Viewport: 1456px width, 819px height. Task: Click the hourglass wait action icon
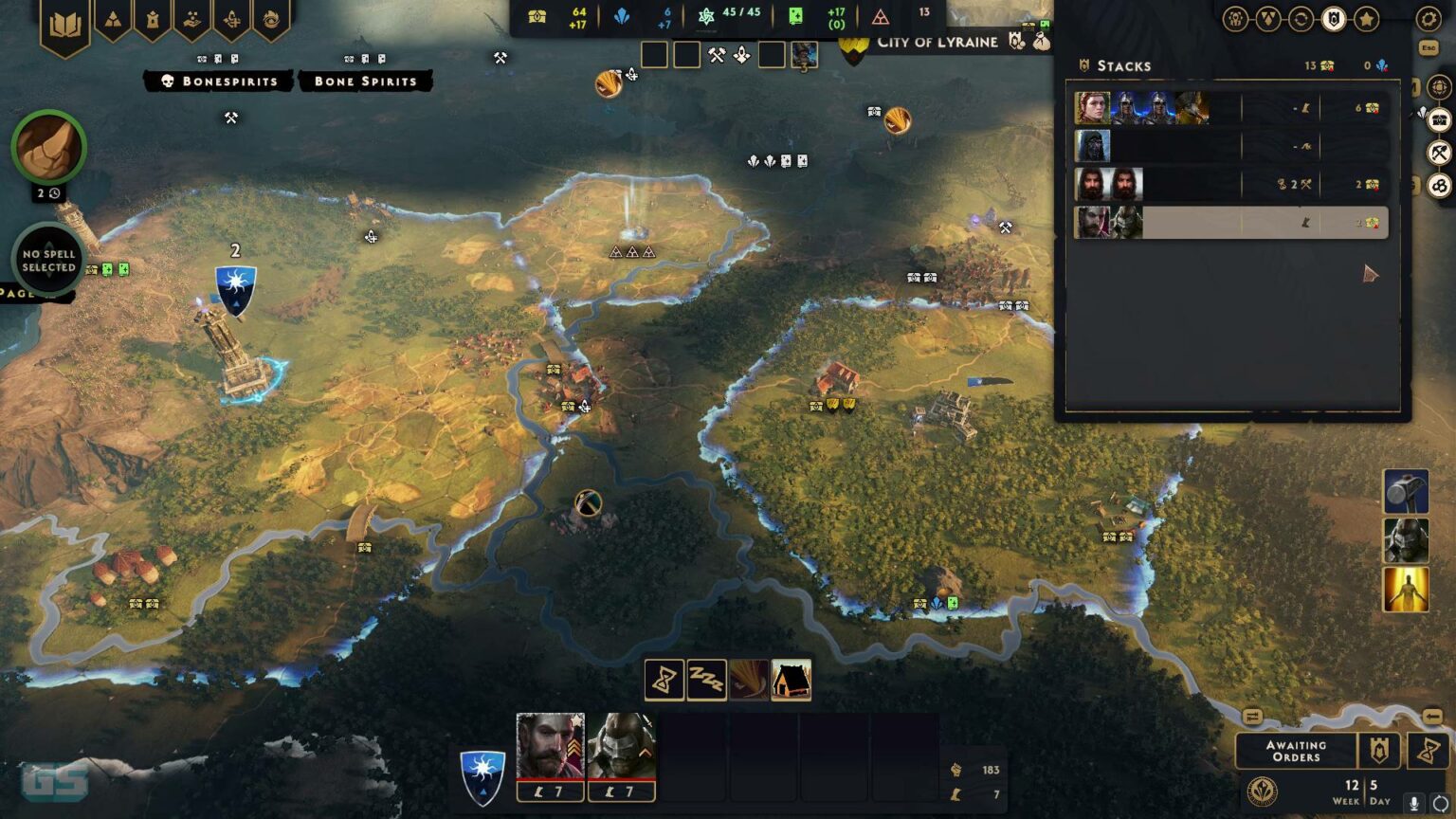tap(664, 679)
